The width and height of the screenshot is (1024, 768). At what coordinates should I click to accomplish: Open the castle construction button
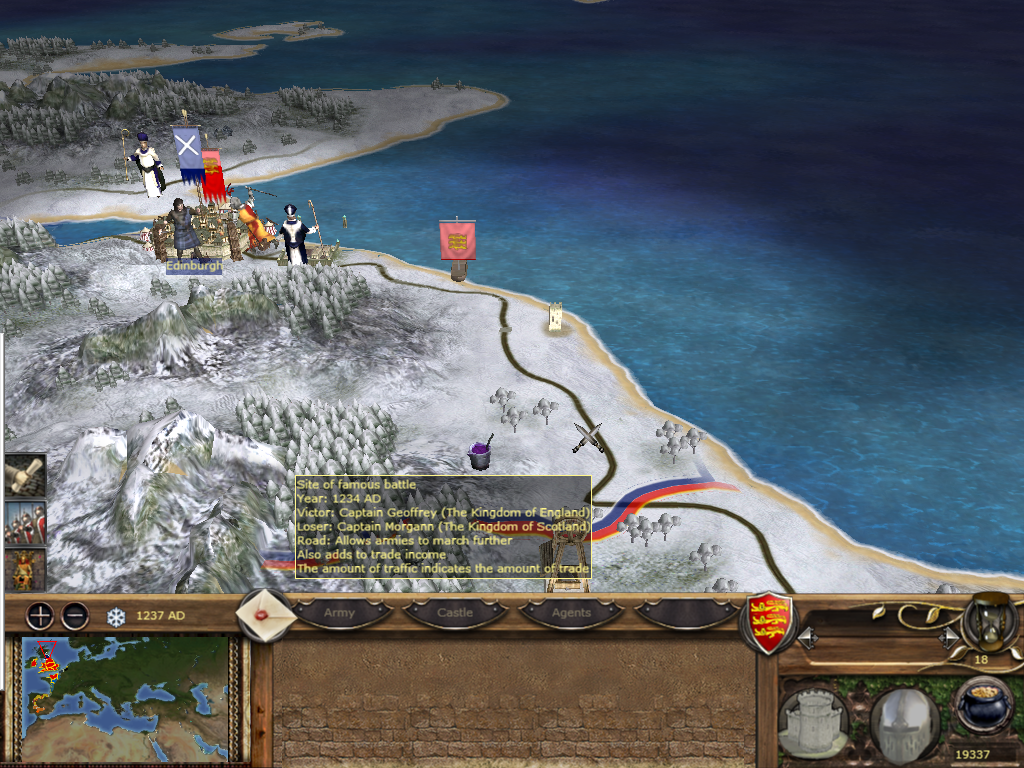(813, 720)
